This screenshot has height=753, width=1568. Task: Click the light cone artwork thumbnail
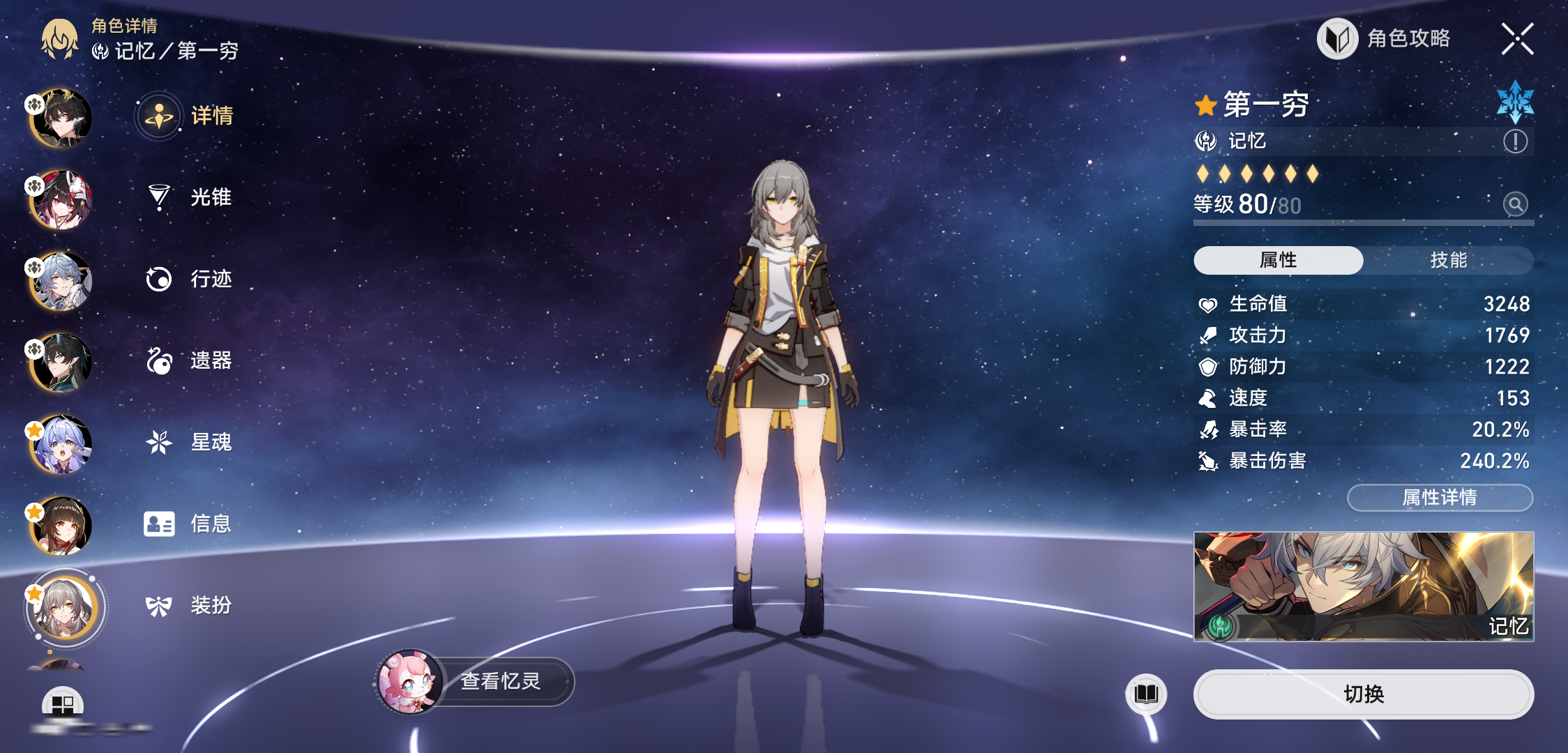(x=1363, y=586)
